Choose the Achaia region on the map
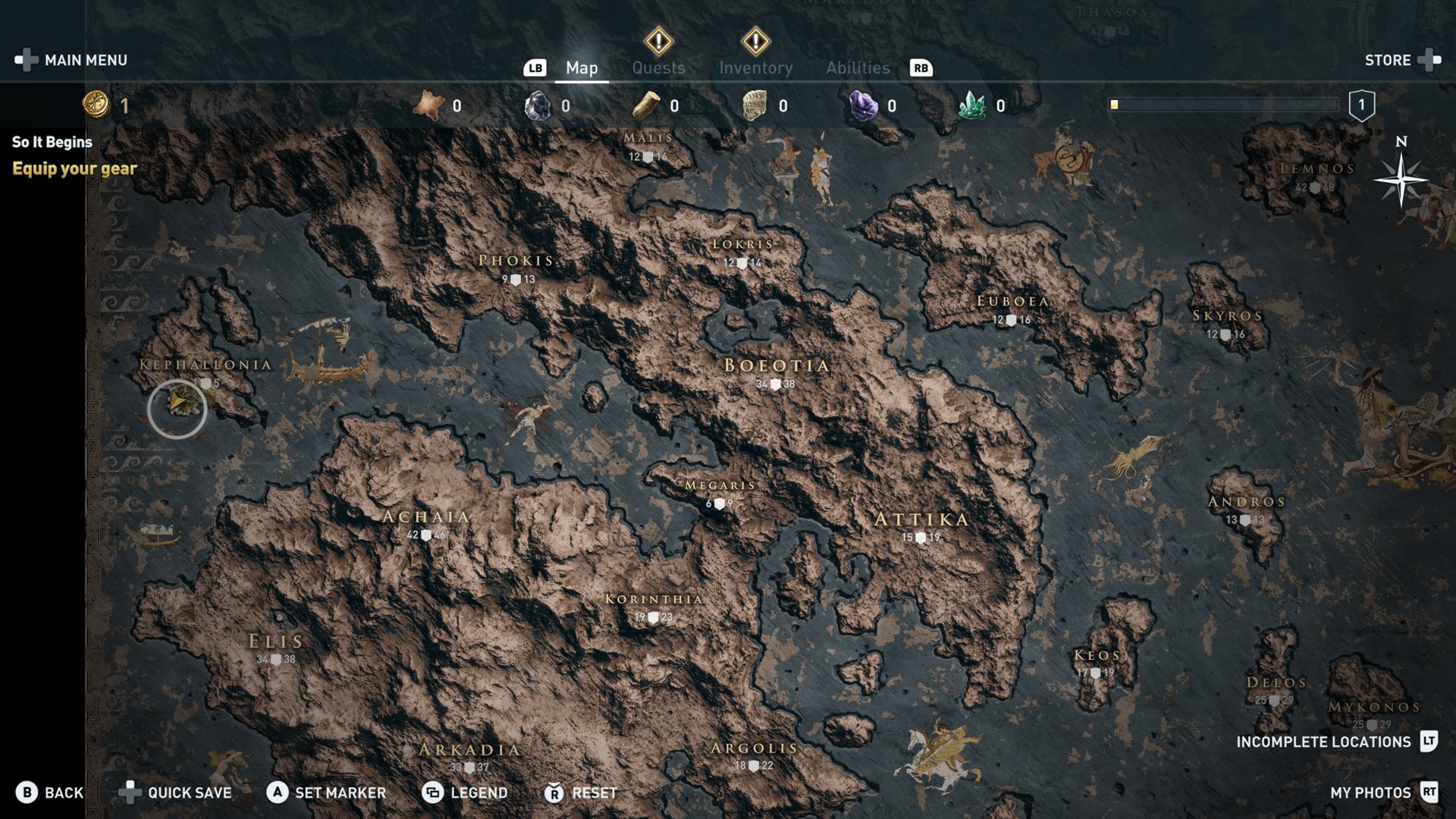 (x=426, y=517)
